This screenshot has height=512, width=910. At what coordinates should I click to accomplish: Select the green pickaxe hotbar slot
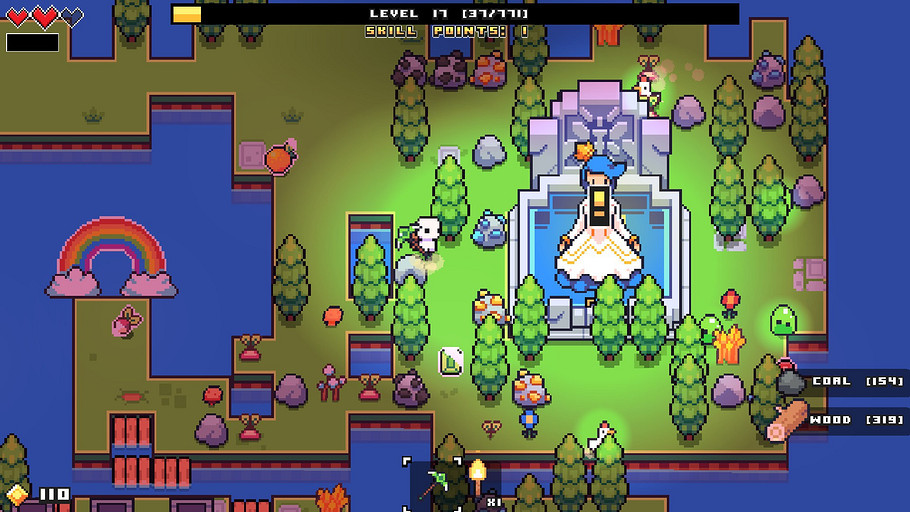click(x=434, y=485)
